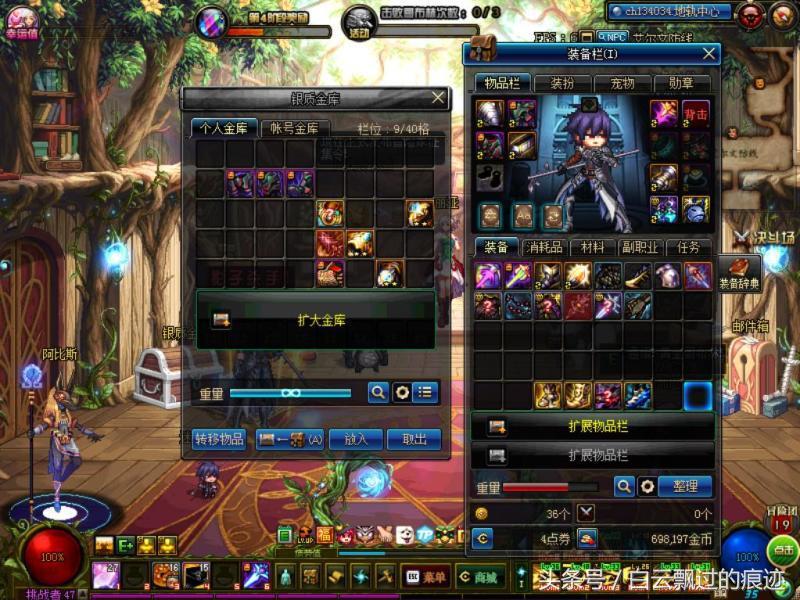This screenshot has width=800, height=600.
Task: Open the 菜单 menu button
Action: click(x=426, y=576)
